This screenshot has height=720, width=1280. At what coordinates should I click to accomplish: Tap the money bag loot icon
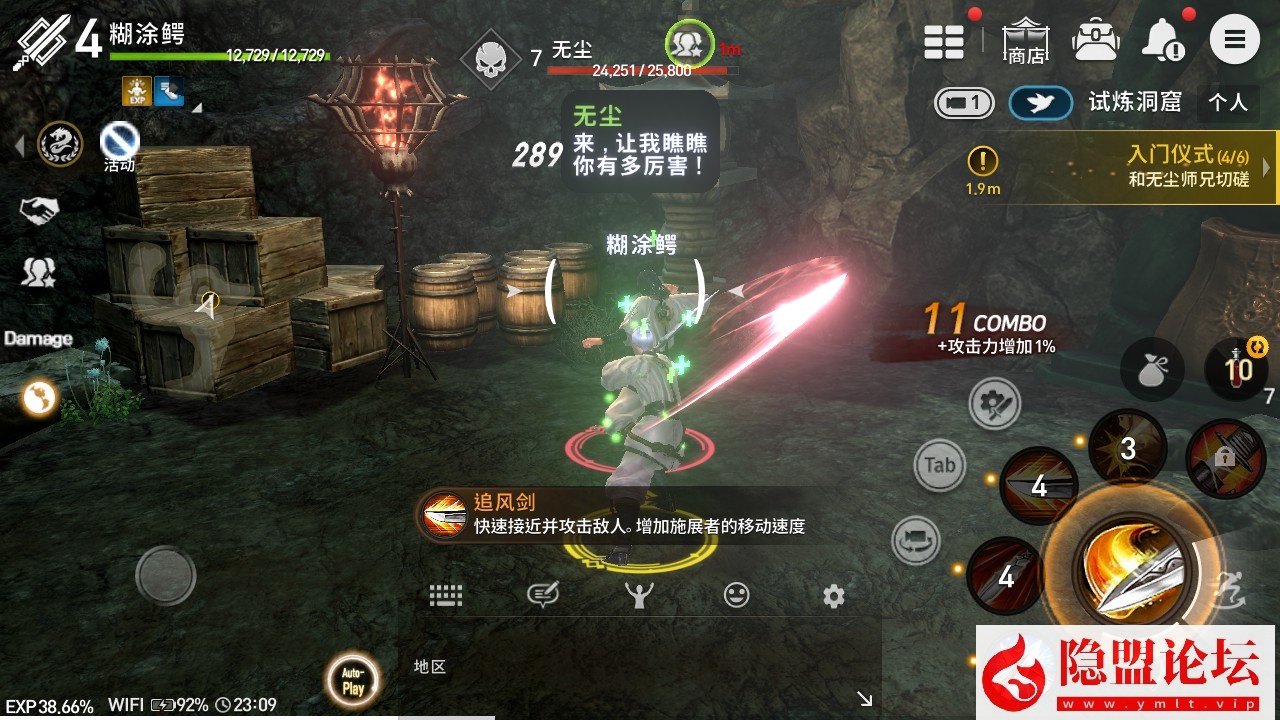tap(1152, 369)
